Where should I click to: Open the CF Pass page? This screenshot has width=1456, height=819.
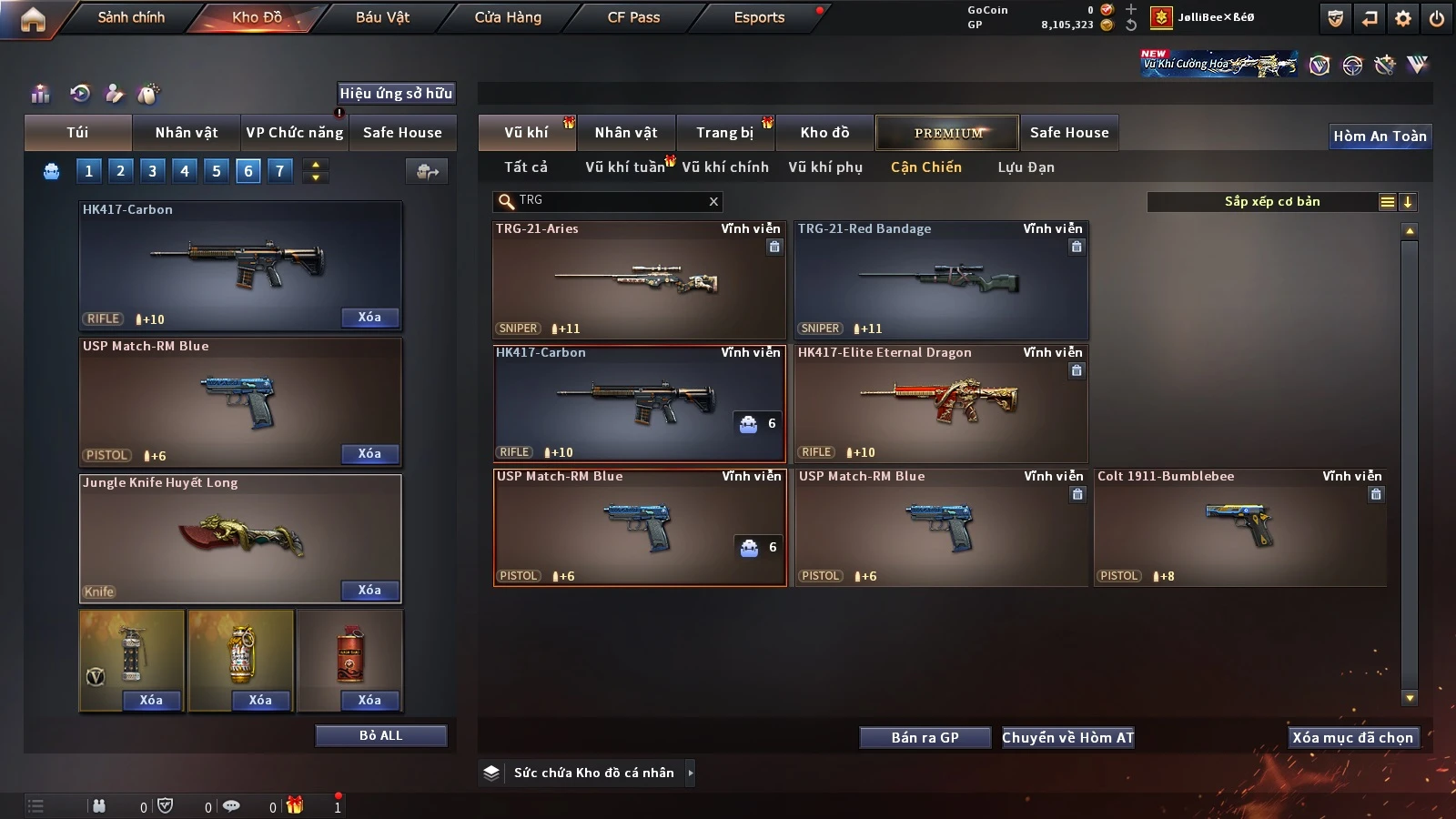[x=633, y=17]
